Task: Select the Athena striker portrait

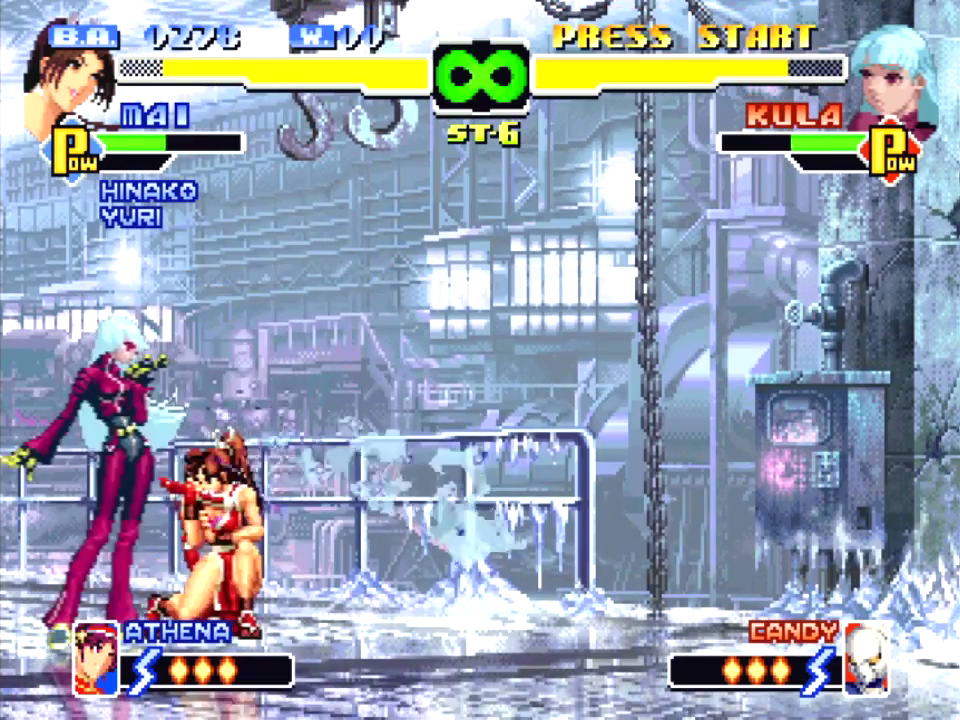Action: pos(96,658)
